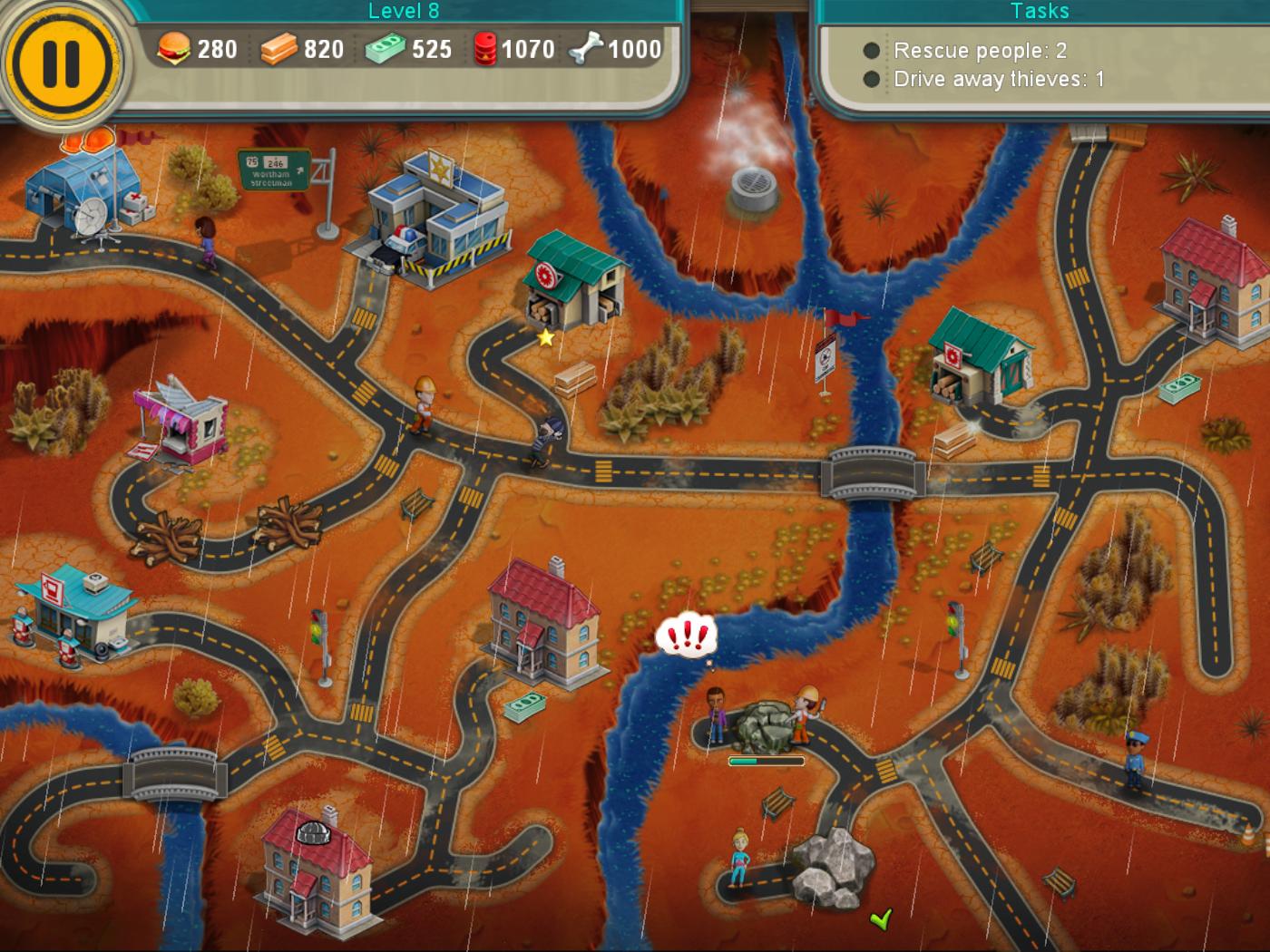Click the Drive away thieves task bullet
The image size is (1270, 952).
(x=873, y=79)
